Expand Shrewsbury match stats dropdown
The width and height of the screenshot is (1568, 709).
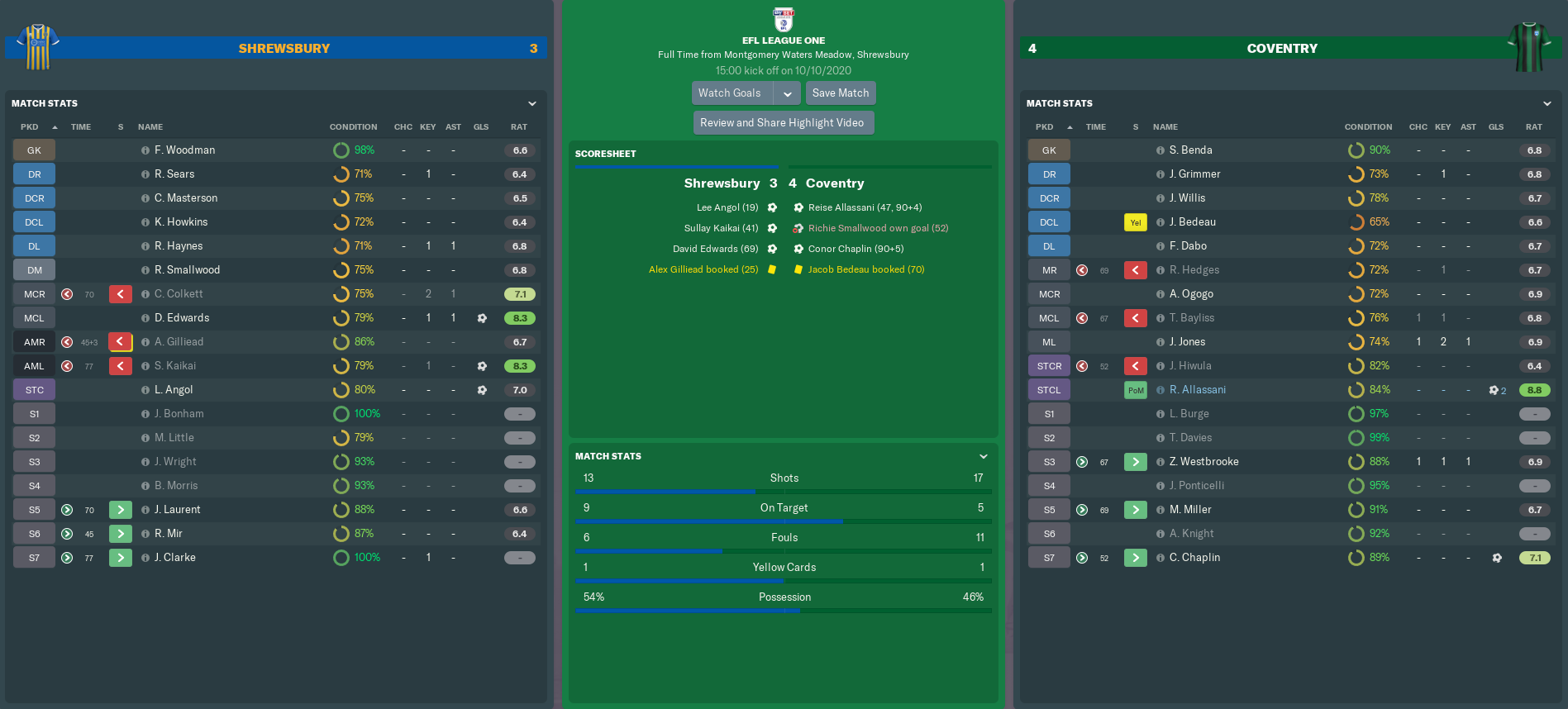click(532, 103)
